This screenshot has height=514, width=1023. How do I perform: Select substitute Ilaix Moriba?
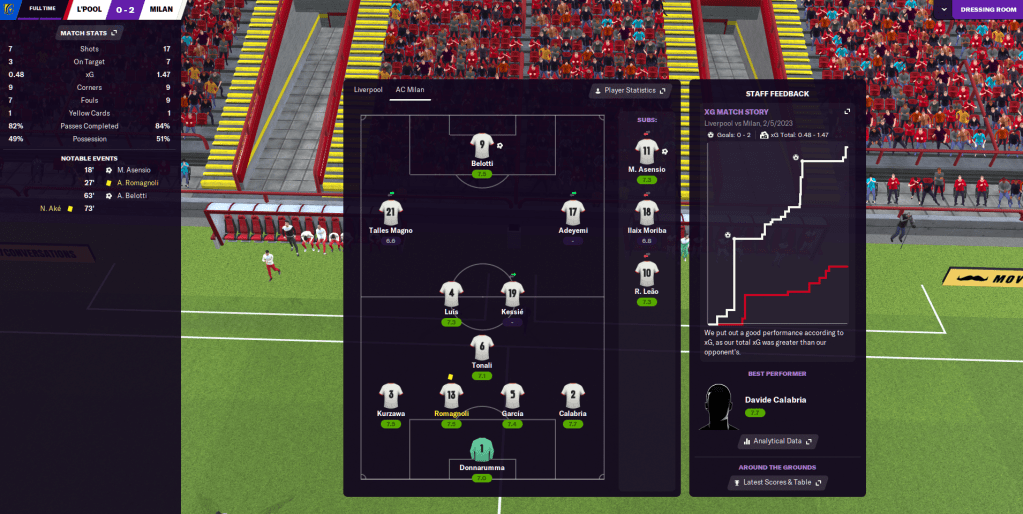(647, 213)
